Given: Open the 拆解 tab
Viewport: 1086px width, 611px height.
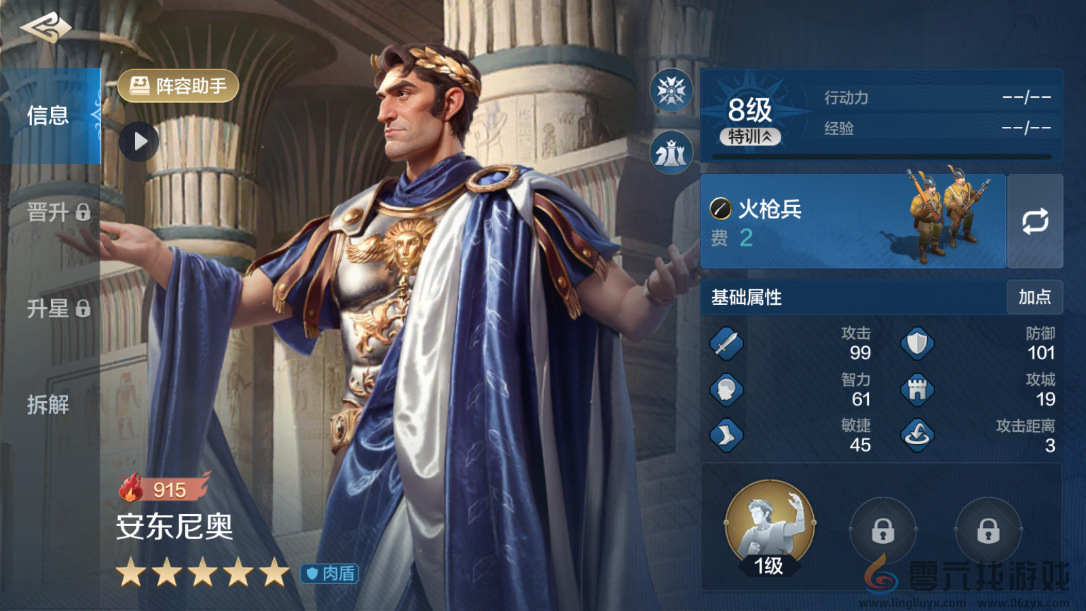Looking at the screenshot, I should [48, 404].
